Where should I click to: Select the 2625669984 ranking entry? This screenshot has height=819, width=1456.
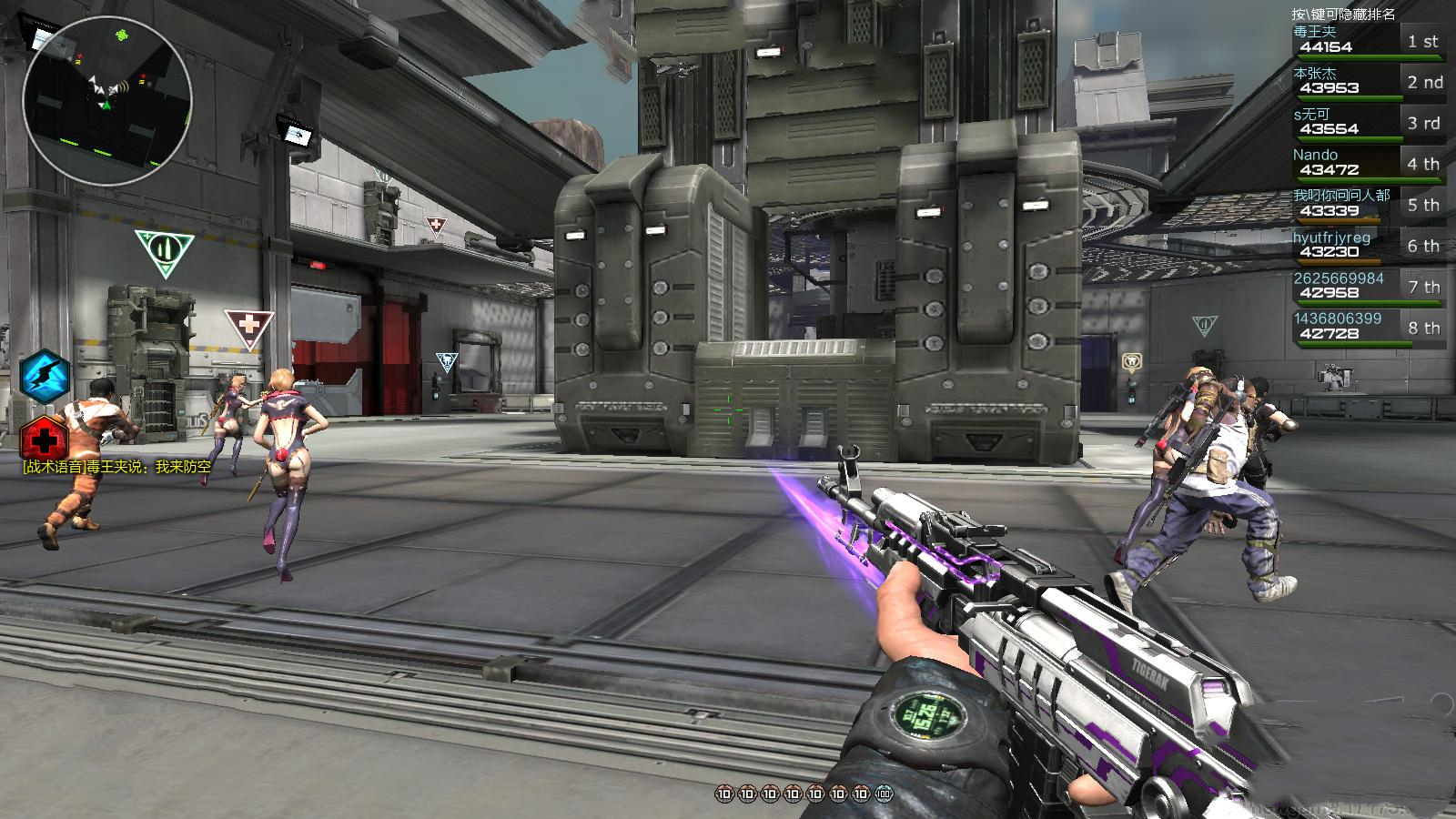click(x=1367, y=287)
